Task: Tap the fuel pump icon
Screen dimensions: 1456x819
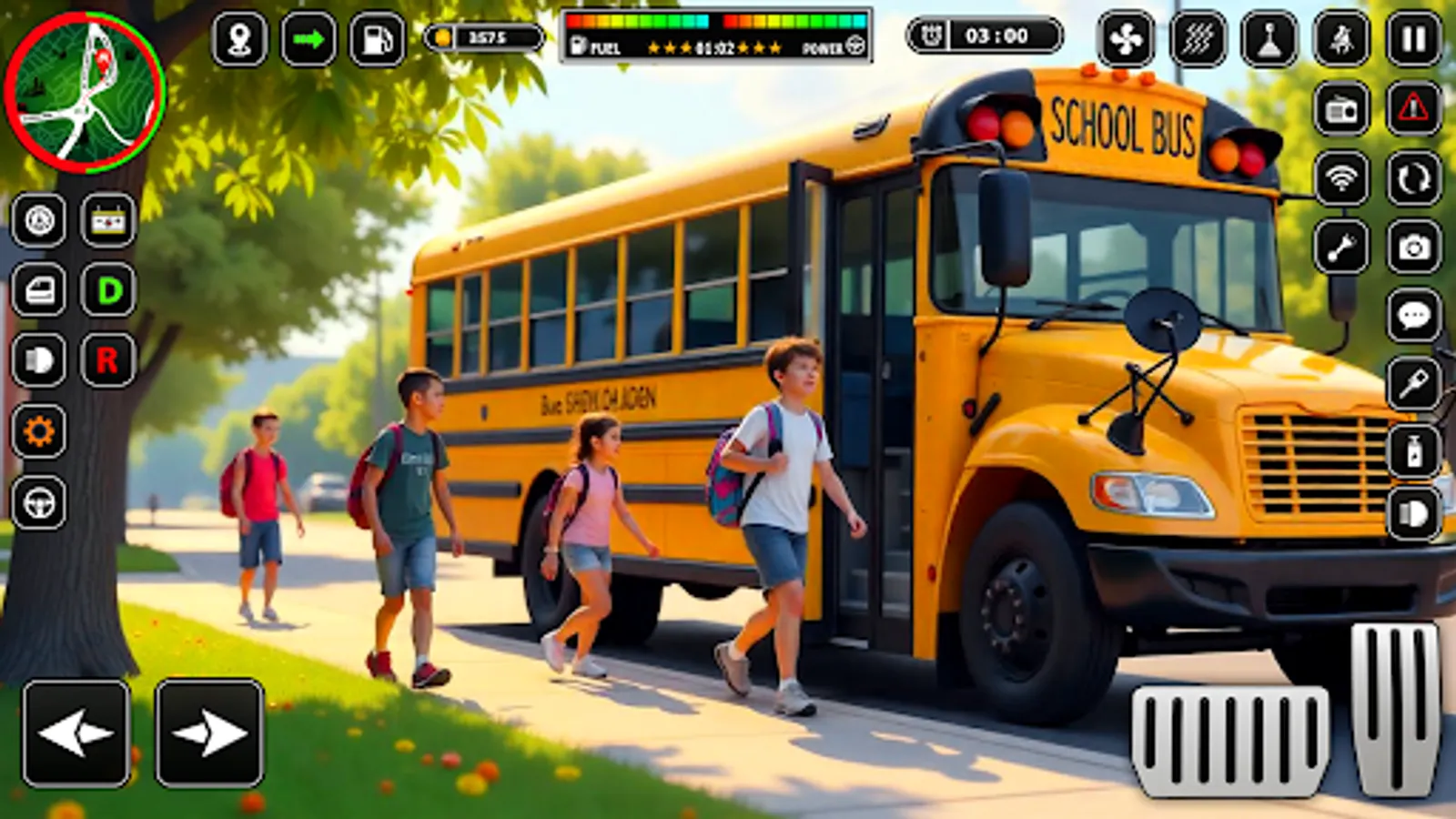Action: [x=377, y=38]
